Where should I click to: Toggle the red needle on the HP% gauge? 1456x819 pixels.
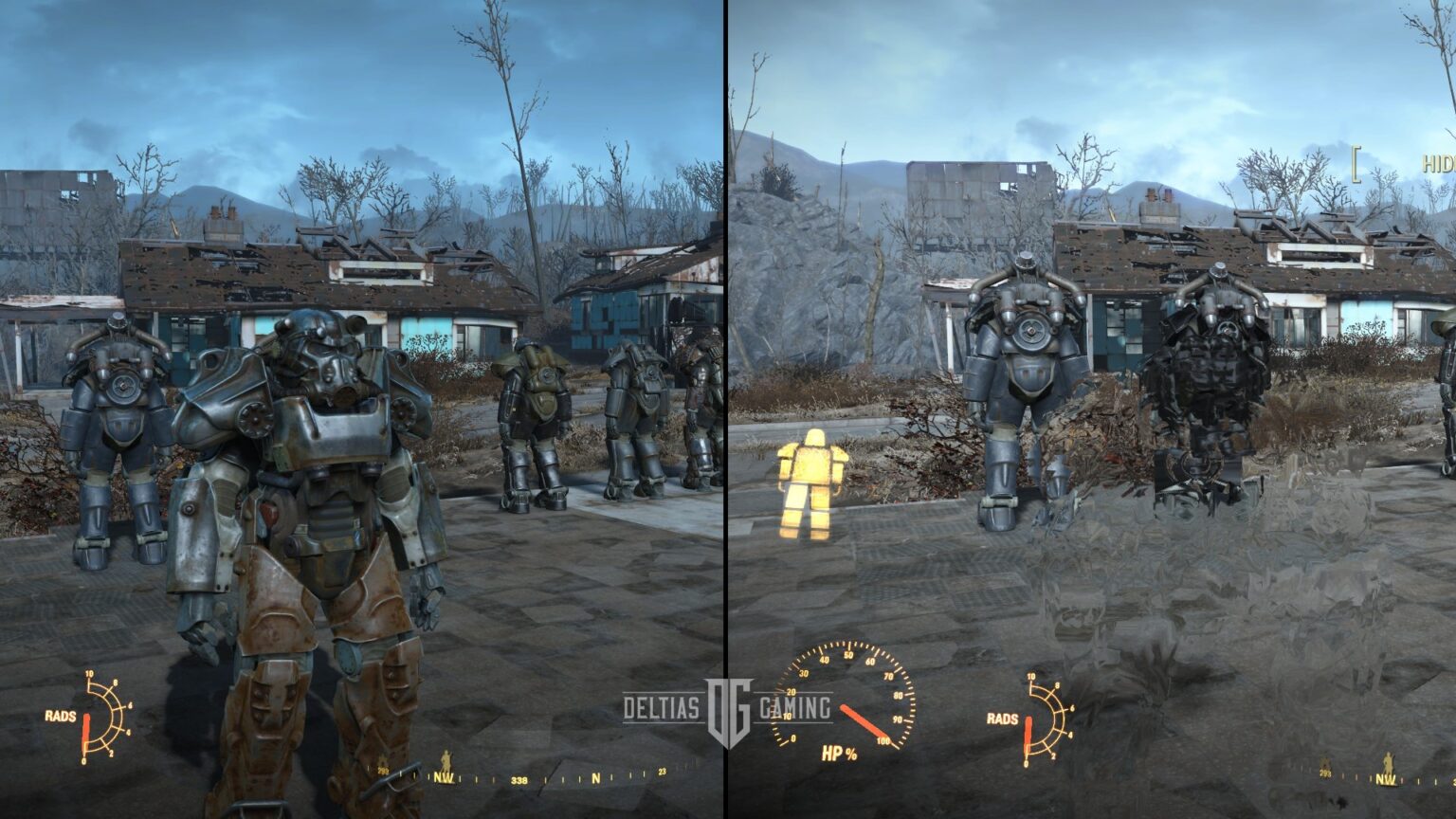(x=863, y=720)
